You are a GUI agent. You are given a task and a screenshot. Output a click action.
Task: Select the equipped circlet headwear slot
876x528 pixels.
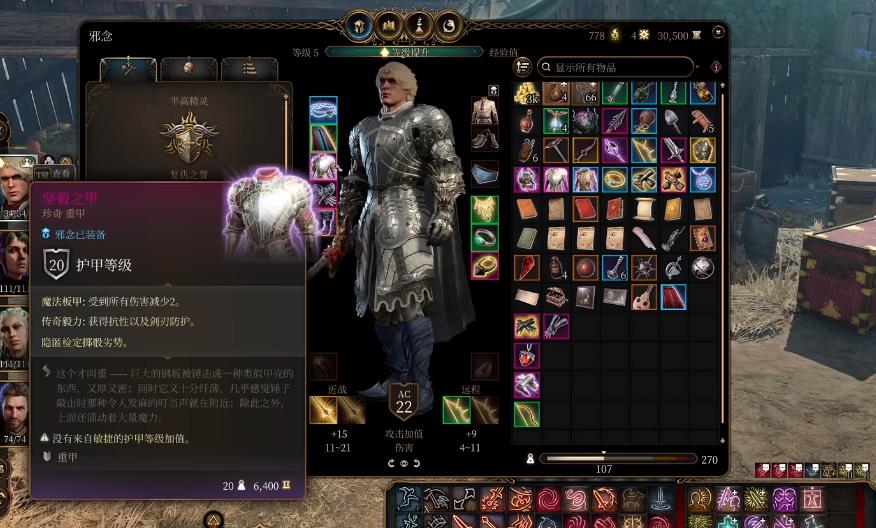[323, 110]
